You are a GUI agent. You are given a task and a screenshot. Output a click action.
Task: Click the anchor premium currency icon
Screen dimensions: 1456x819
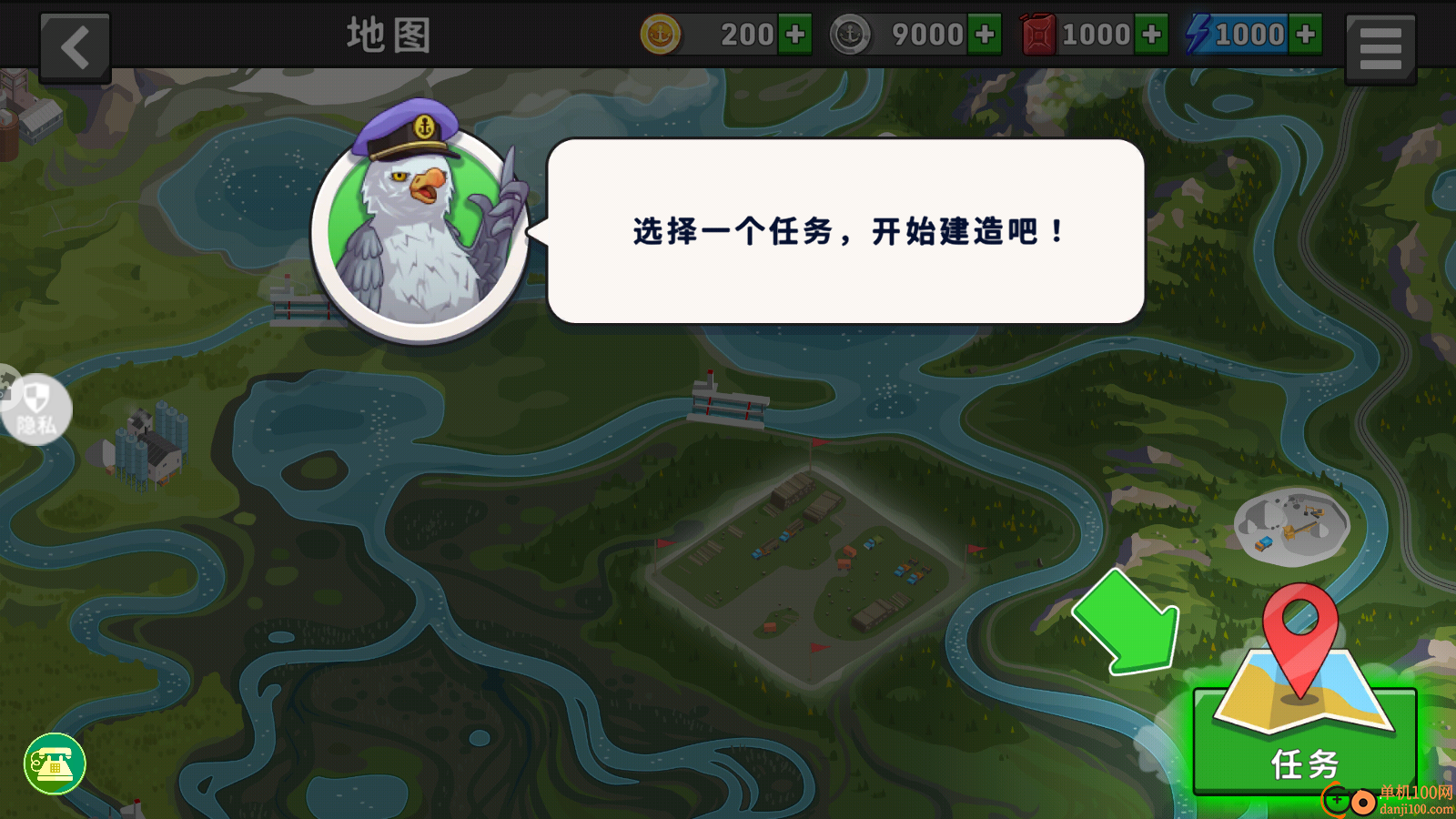click(x=851, y=34)
